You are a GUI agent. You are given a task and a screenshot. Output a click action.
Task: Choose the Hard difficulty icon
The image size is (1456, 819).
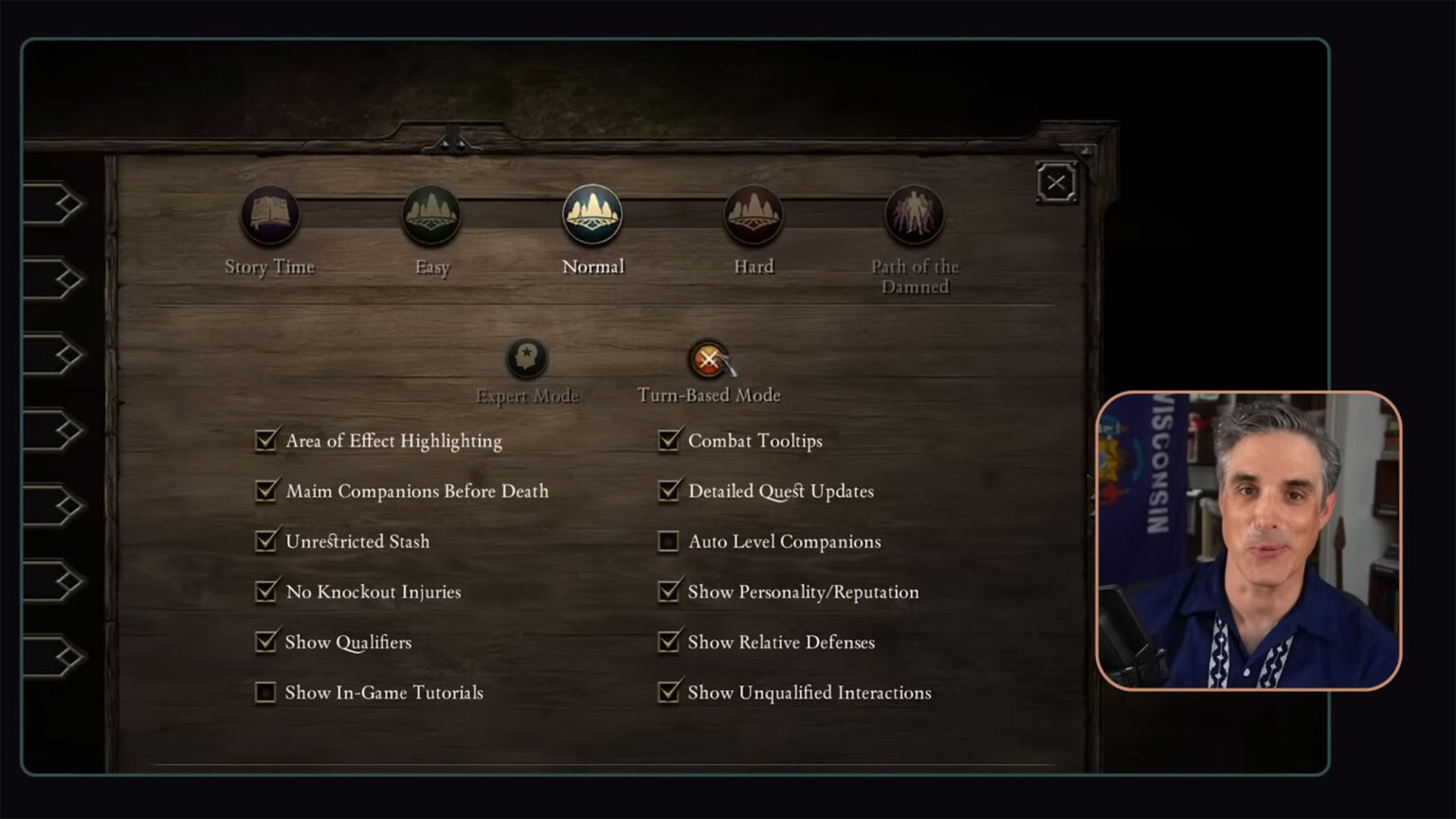(753, 216)
